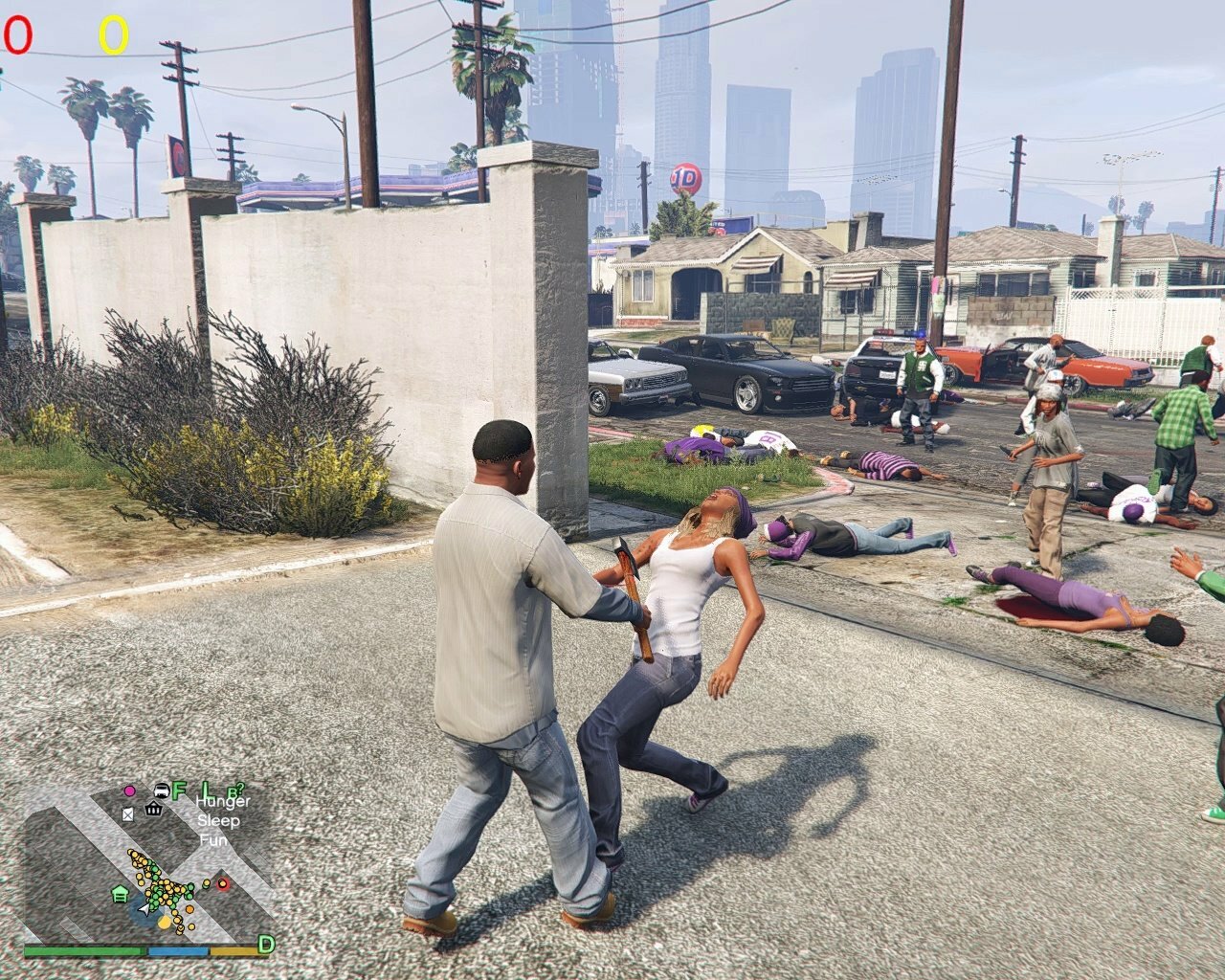The height and width of the screenshot is (980, 1225).
Task: Click the red circled blip on the minimap
Action: pyautogui.click(x=223, y=883)
